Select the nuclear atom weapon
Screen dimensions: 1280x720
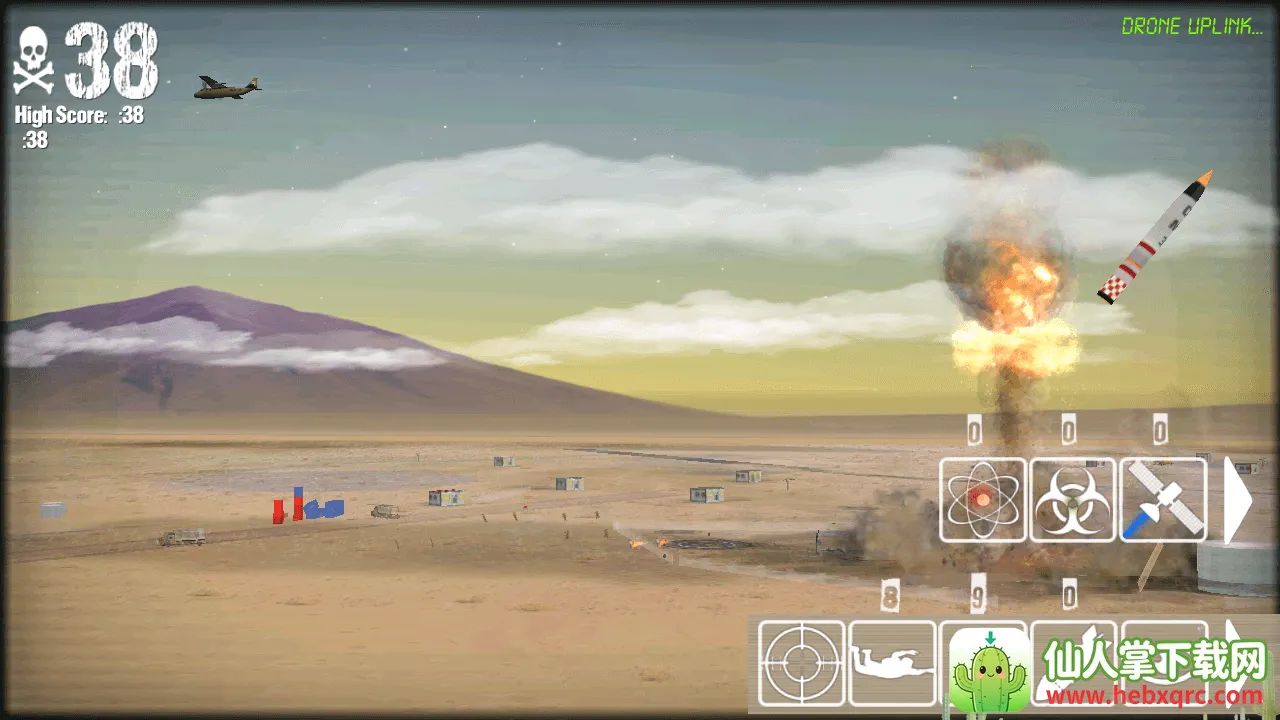coord(983,499)
